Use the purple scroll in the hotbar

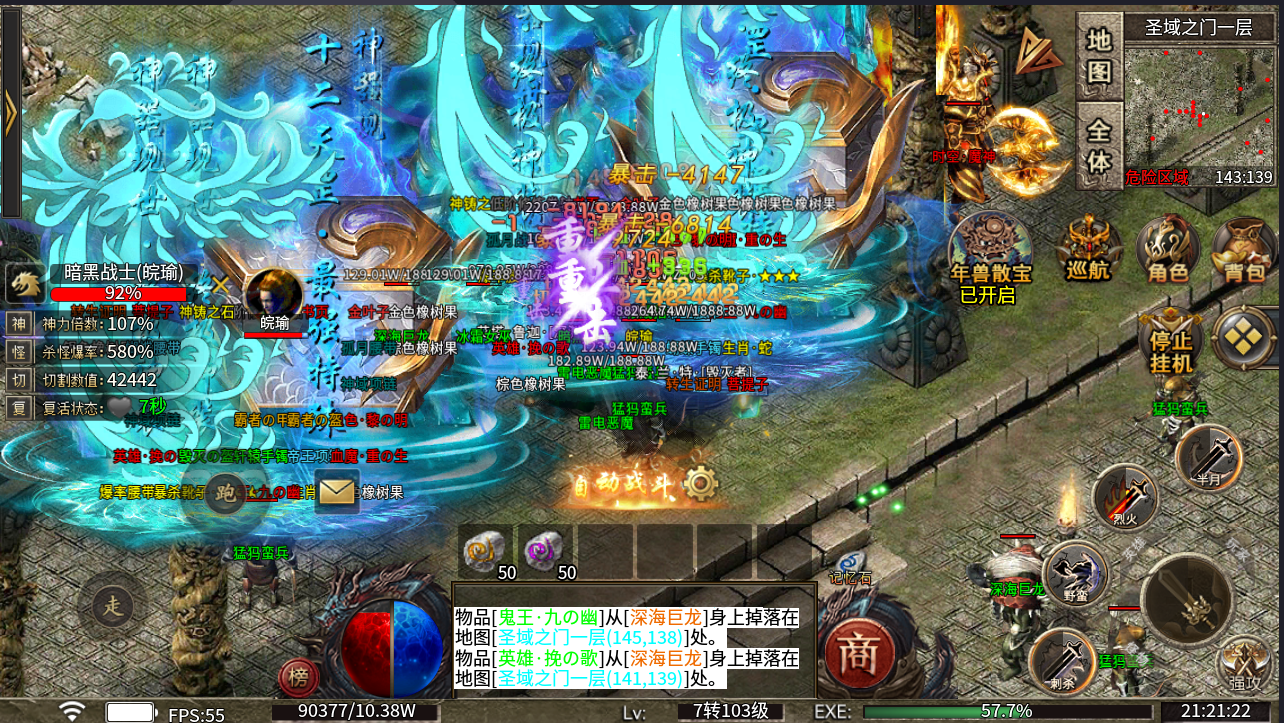coord(545,550)
